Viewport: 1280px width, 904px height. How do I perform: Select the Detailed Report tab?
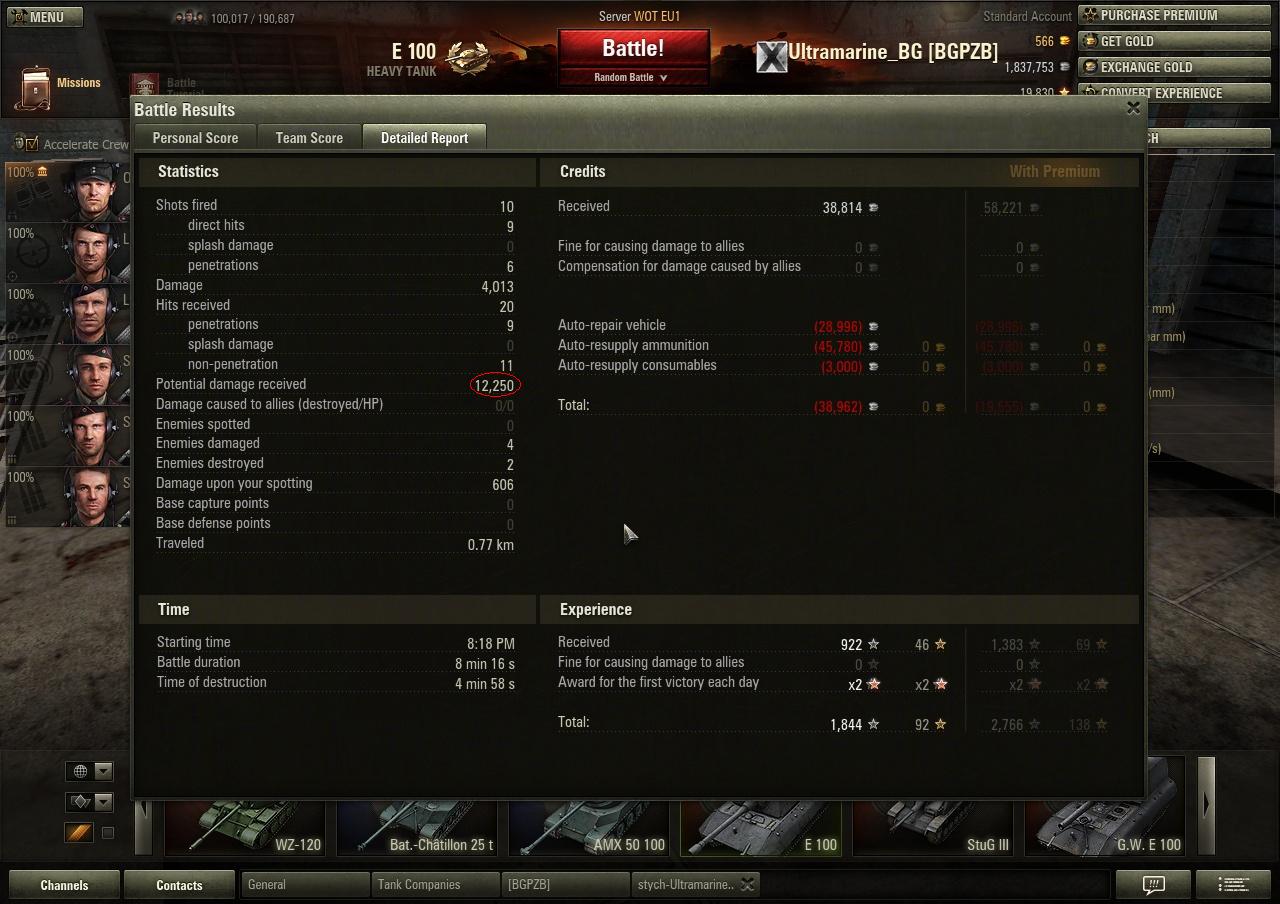coord(424,138)
